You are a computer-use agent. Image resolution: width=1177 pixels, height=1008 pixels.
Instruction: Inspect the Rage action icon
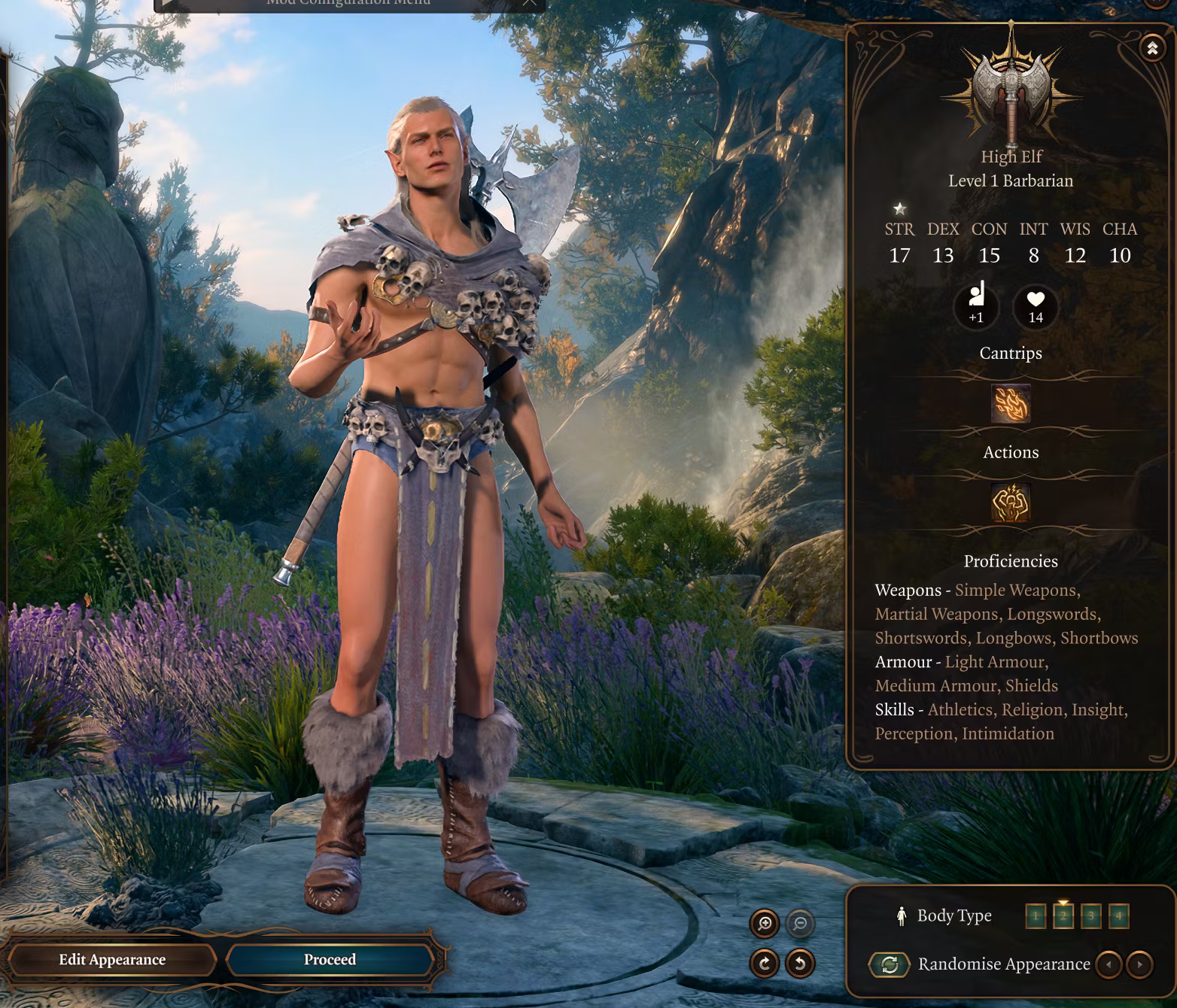[x=1011, y=502]
